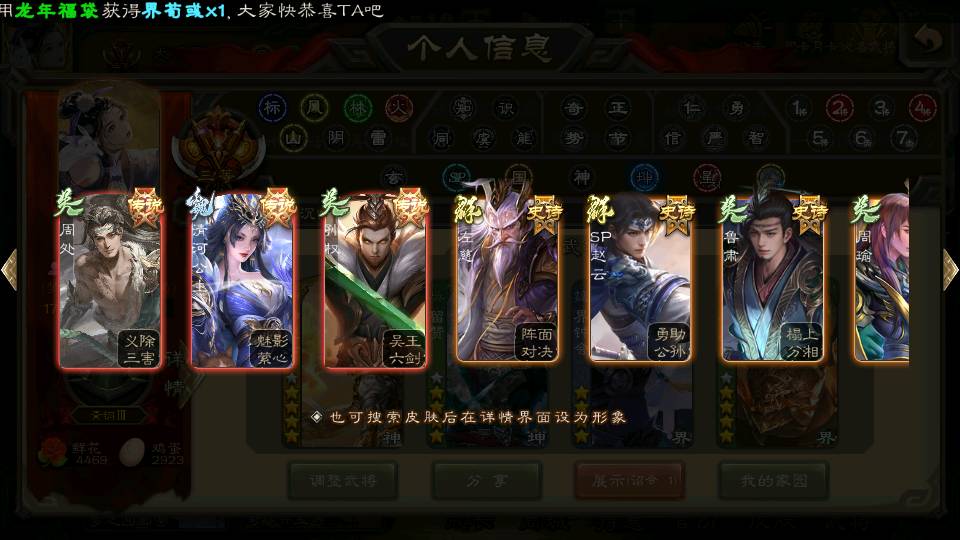Image resolution: width=960 pixels, height=540 pixels.
Task: Toggle the 神 faction filter
Action: tap(581, 177)
